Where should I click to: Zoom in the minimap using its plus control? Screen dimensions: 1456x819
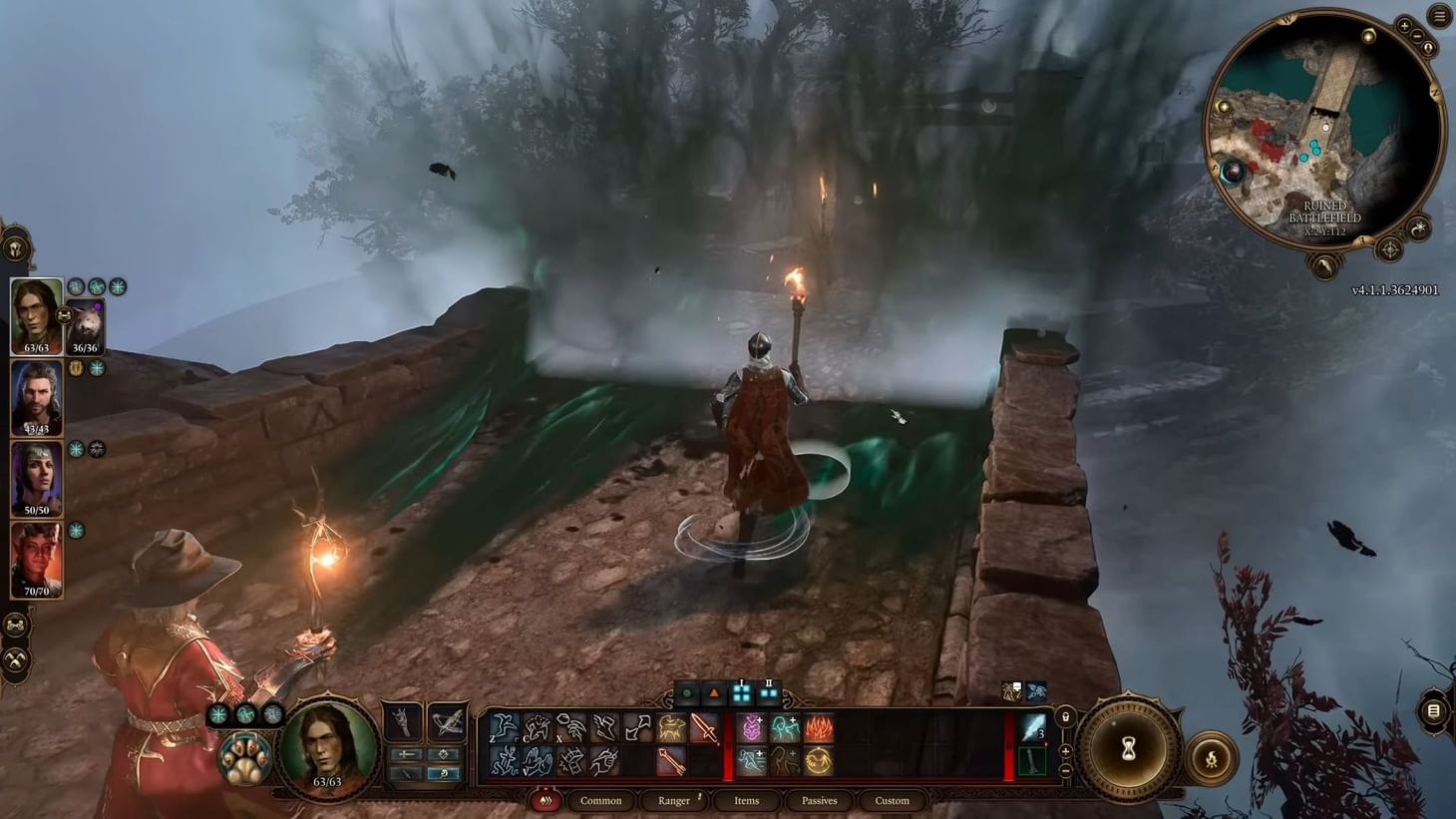click(x=1405, y=26)
